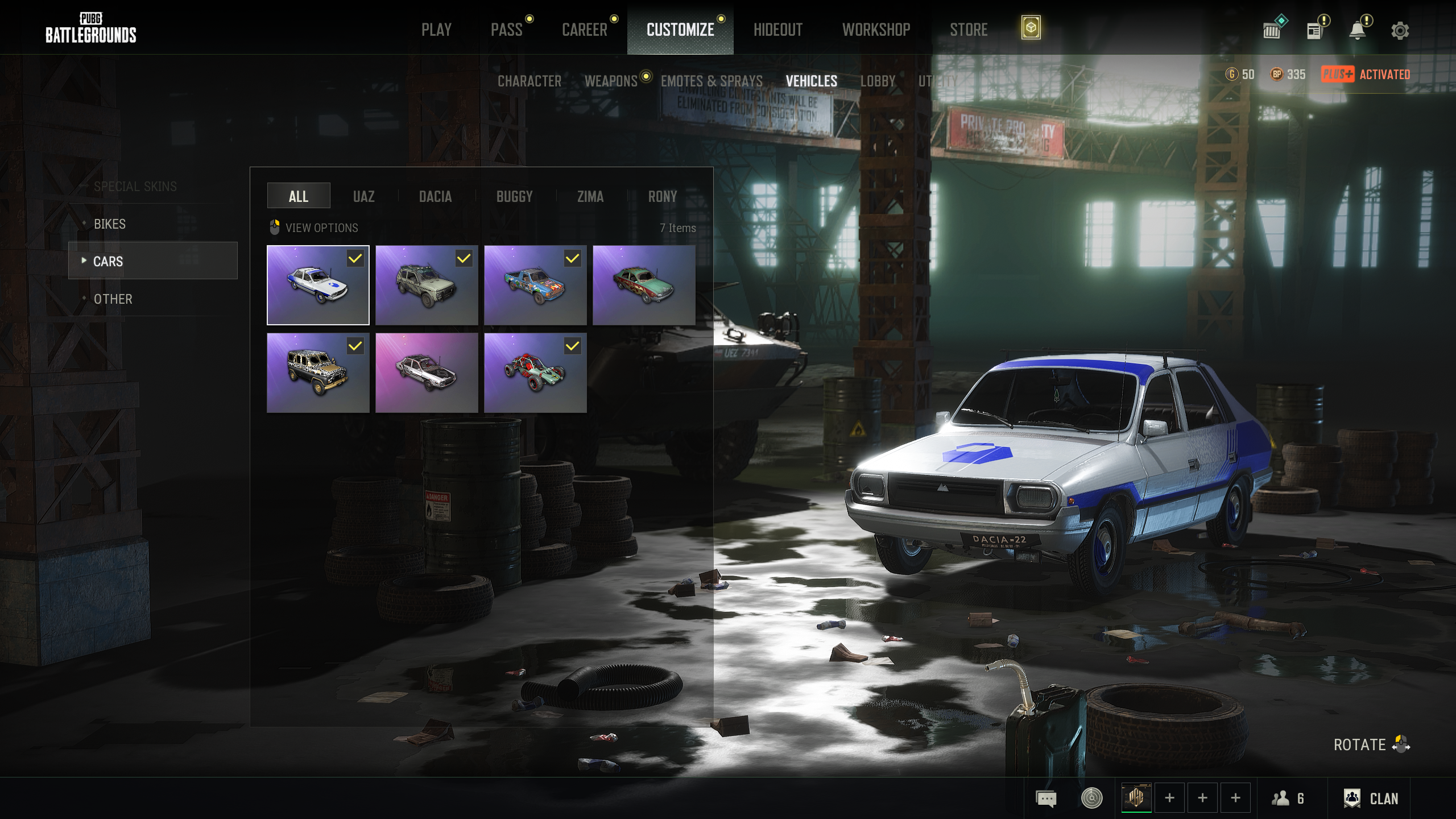Viewport: 1456px width, 819px height.
Task: Switch to the Store tab
Action: coord(969,30)
